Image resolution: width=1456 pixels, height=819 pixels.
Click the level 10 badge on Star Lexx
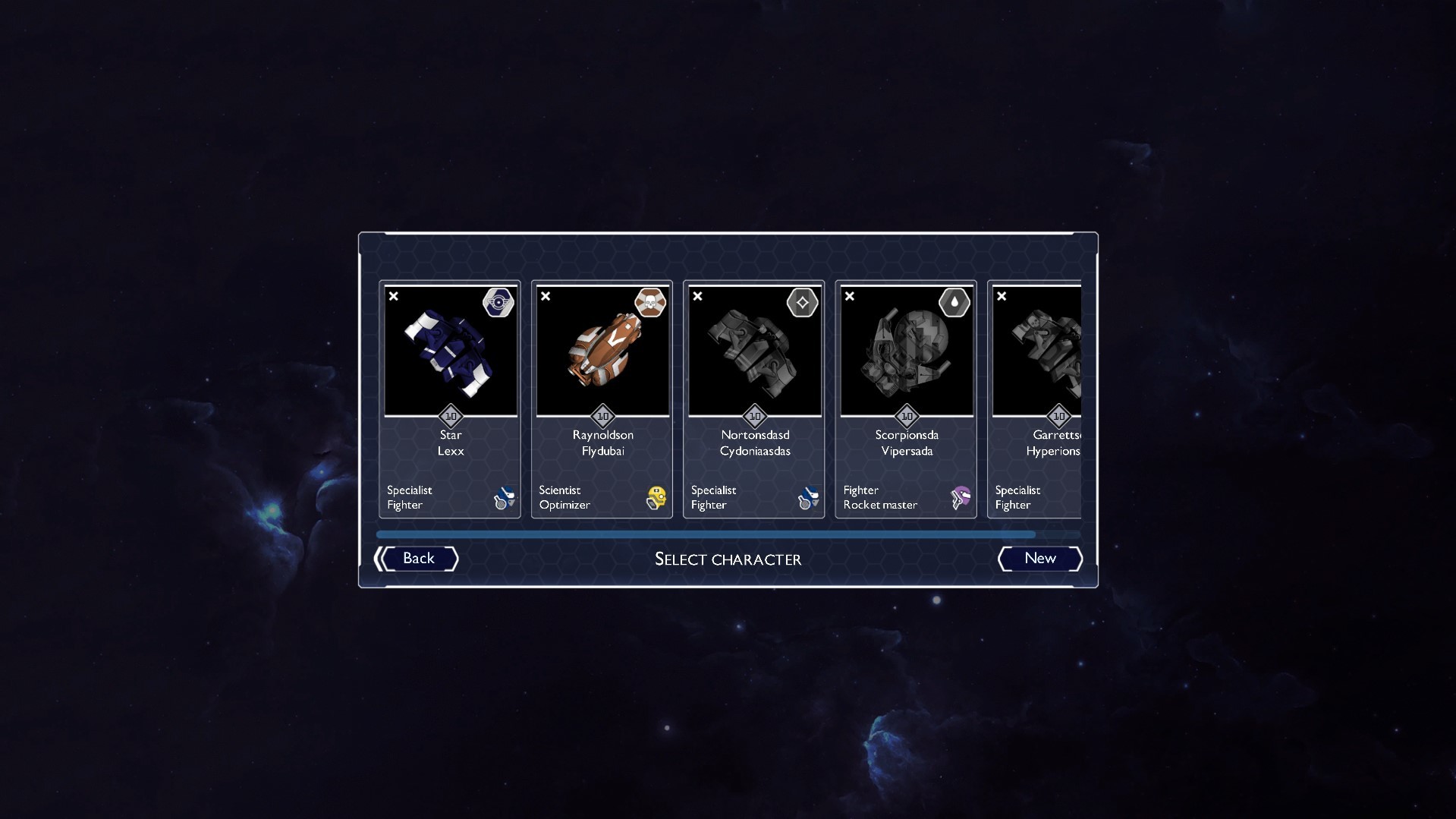[450, 416]
